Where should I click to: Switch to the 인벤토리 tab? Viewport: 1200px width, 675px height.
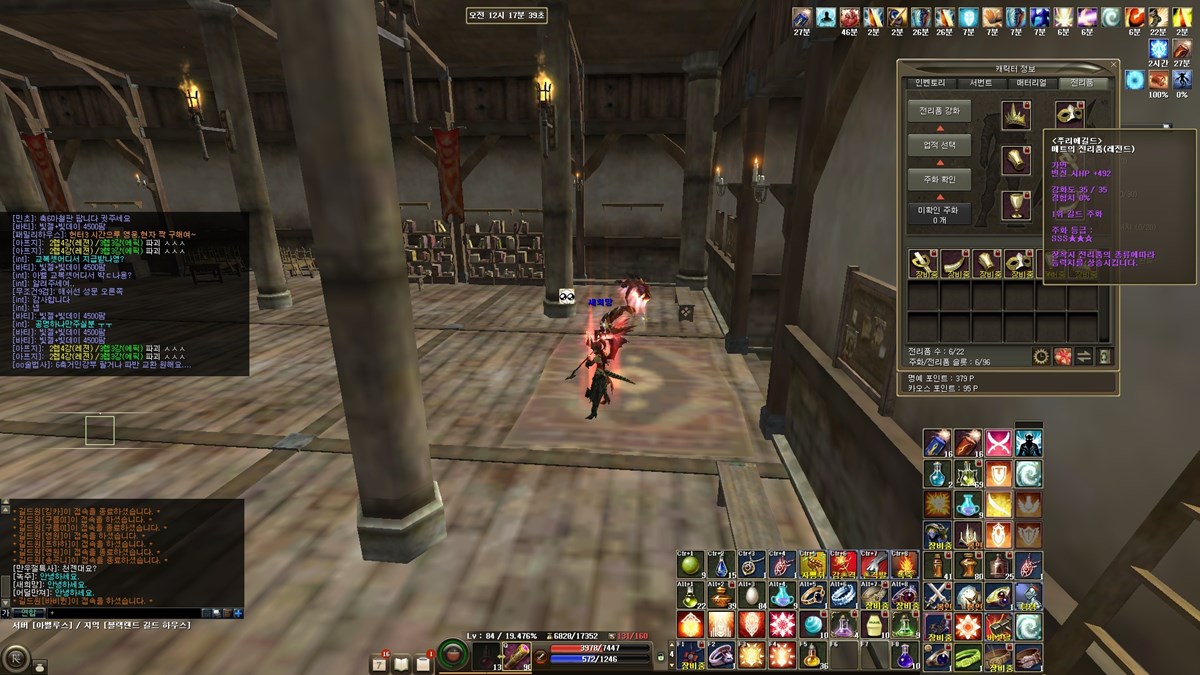click(x=924, y=83)
